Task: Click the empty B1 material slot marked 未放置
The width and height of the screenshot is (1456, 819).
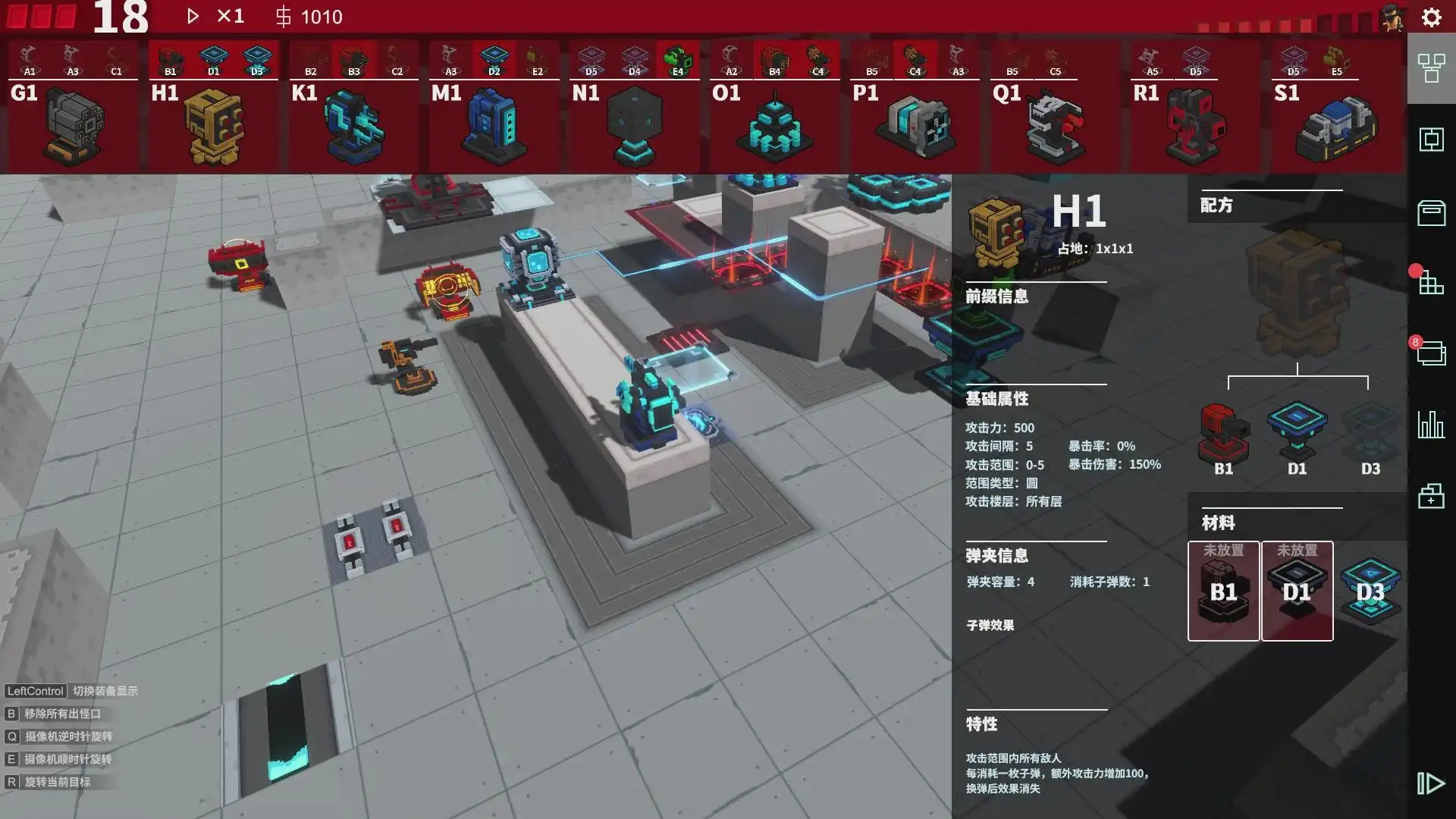Action: [1223, 590]
